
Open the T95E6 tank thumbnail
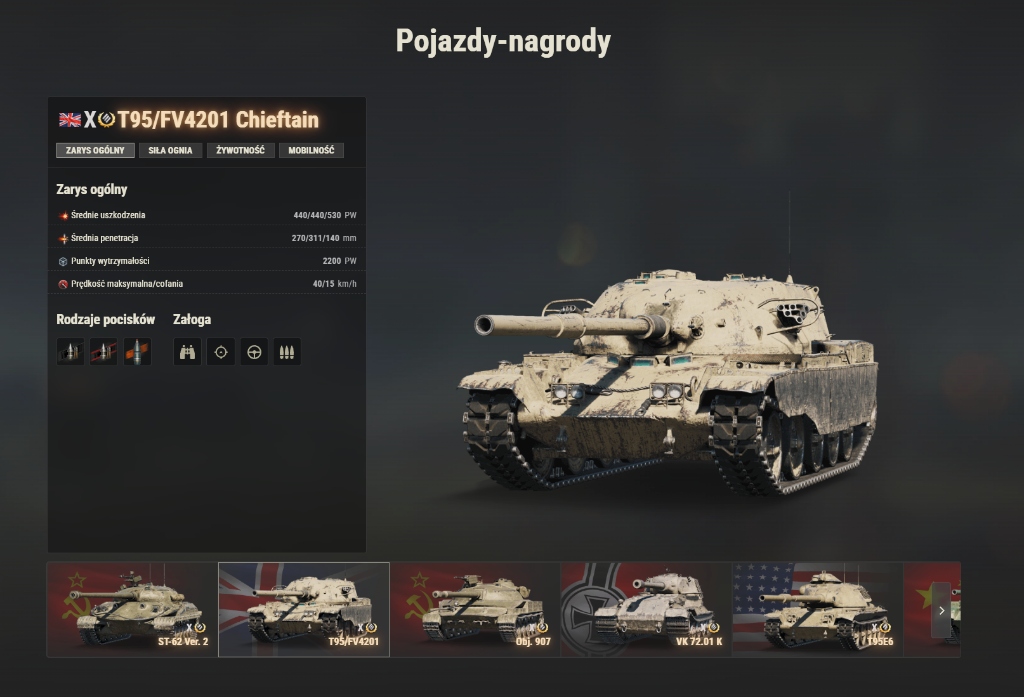coord(816,609)
